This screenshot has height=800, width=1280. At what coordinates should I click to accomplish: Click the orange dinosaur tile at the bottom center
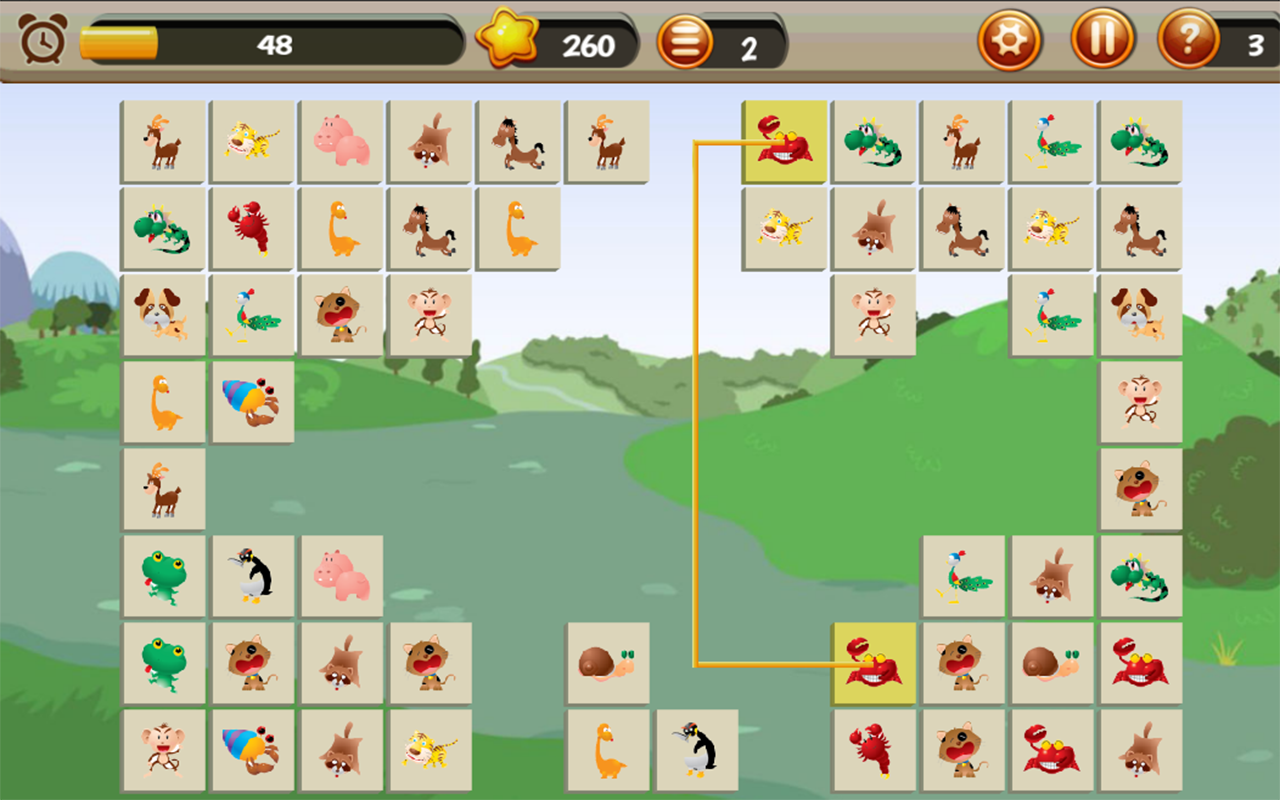pyautogui.click(x=608, y=751)
